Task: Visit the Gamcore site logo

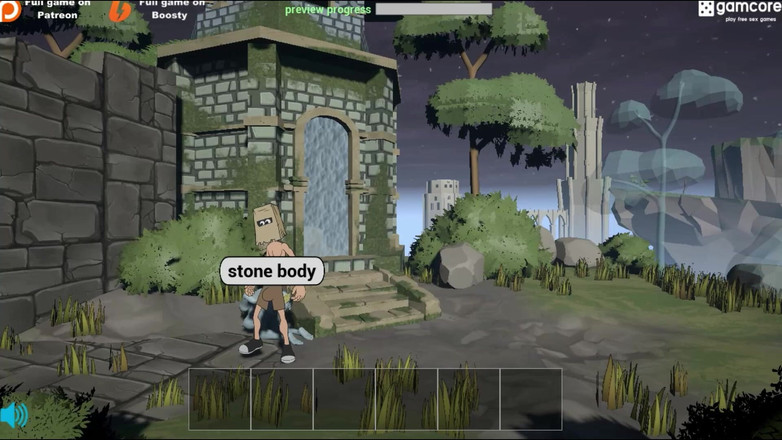Action: click(x=739, y=10)
